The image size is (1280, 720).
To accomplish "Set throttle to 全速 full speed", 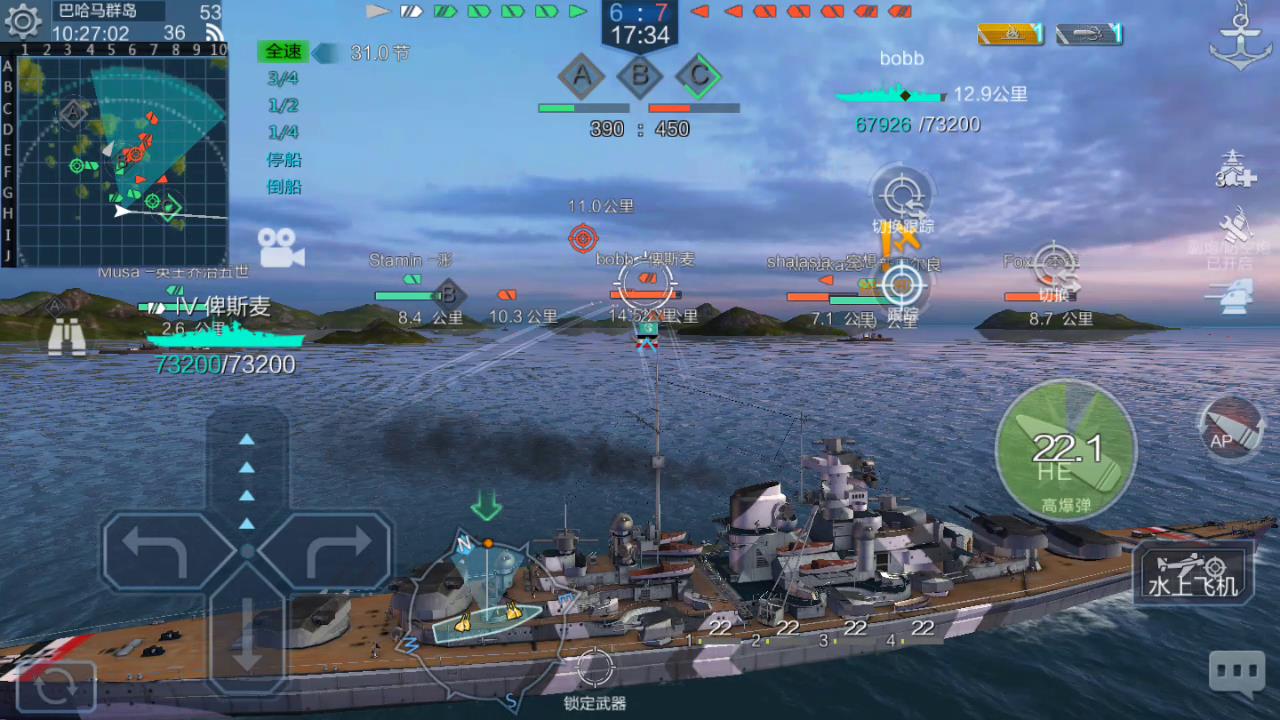I will click(x=283, y=51).
